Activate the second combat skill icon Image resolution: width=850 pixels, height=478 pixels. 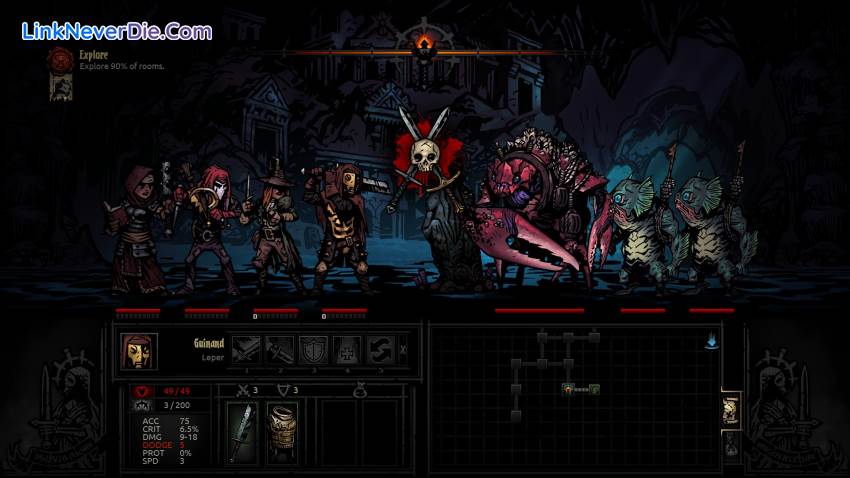tap(280, 350)
